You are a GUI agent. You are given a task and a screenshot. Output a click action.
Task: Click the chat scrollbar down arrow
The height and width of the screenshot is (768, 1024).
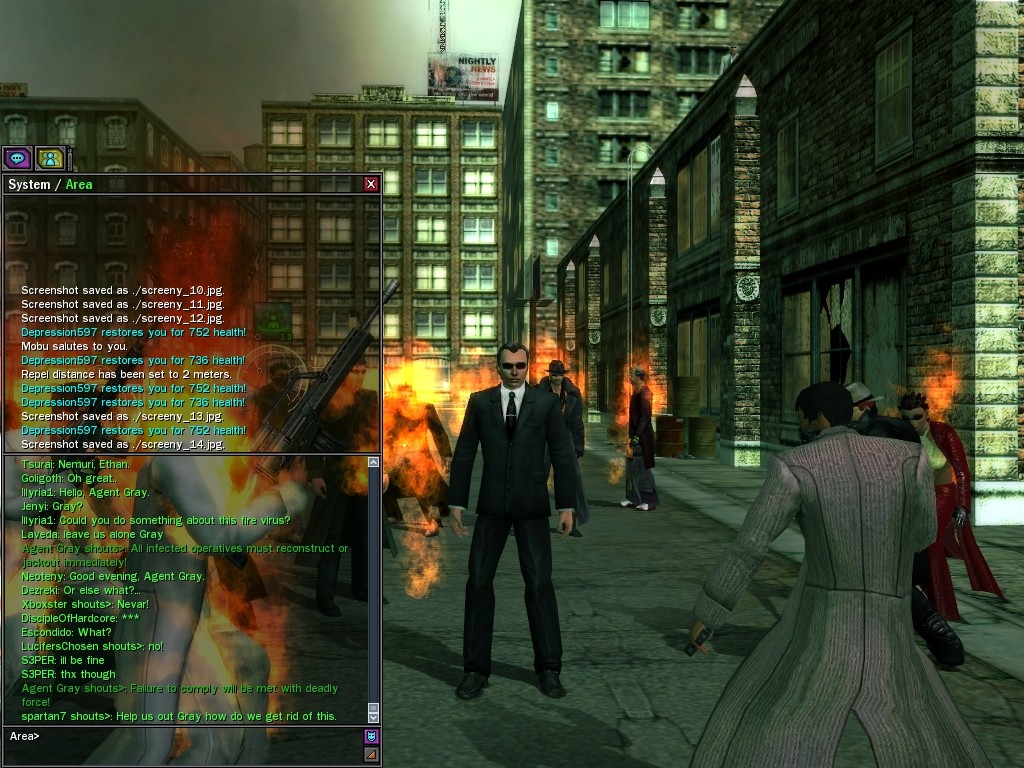374,716
